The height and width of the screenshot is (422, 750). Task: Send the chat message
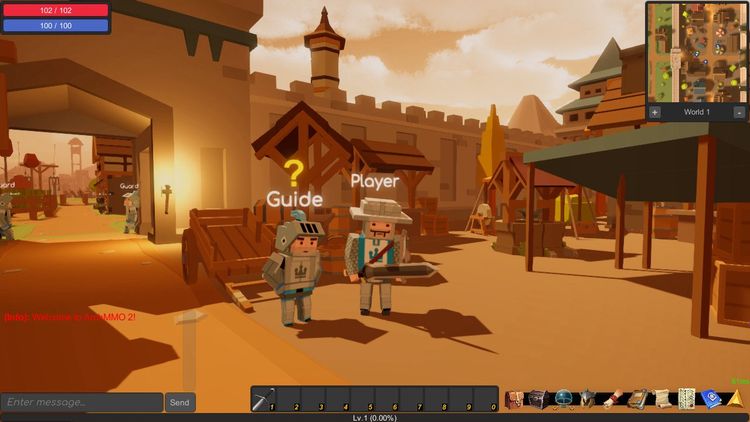point(179,402)
